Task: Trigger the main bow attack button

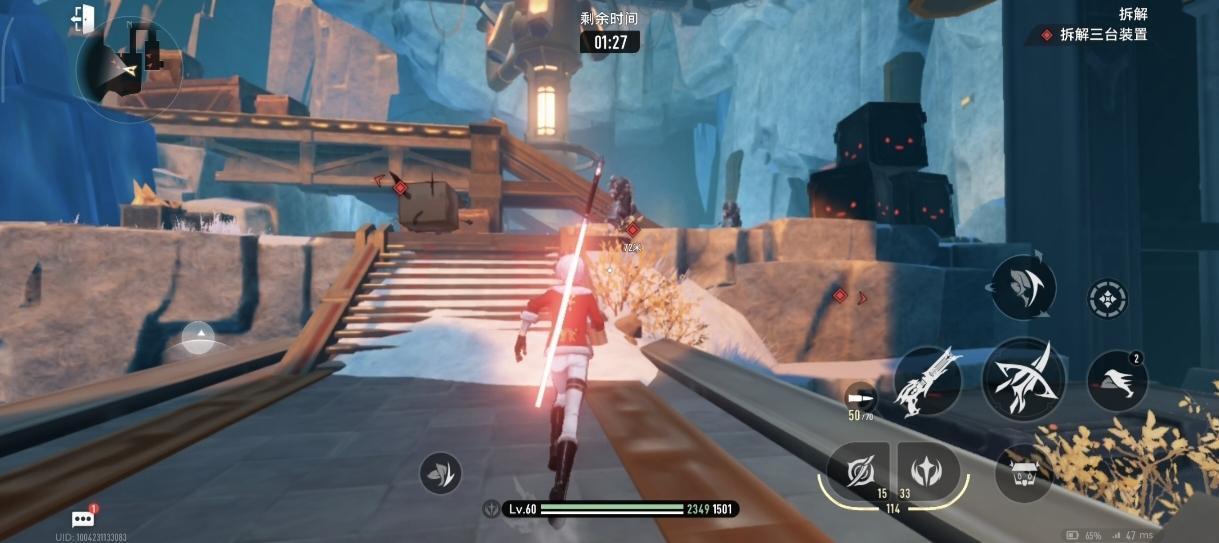Action: (x=1021, y=378)
